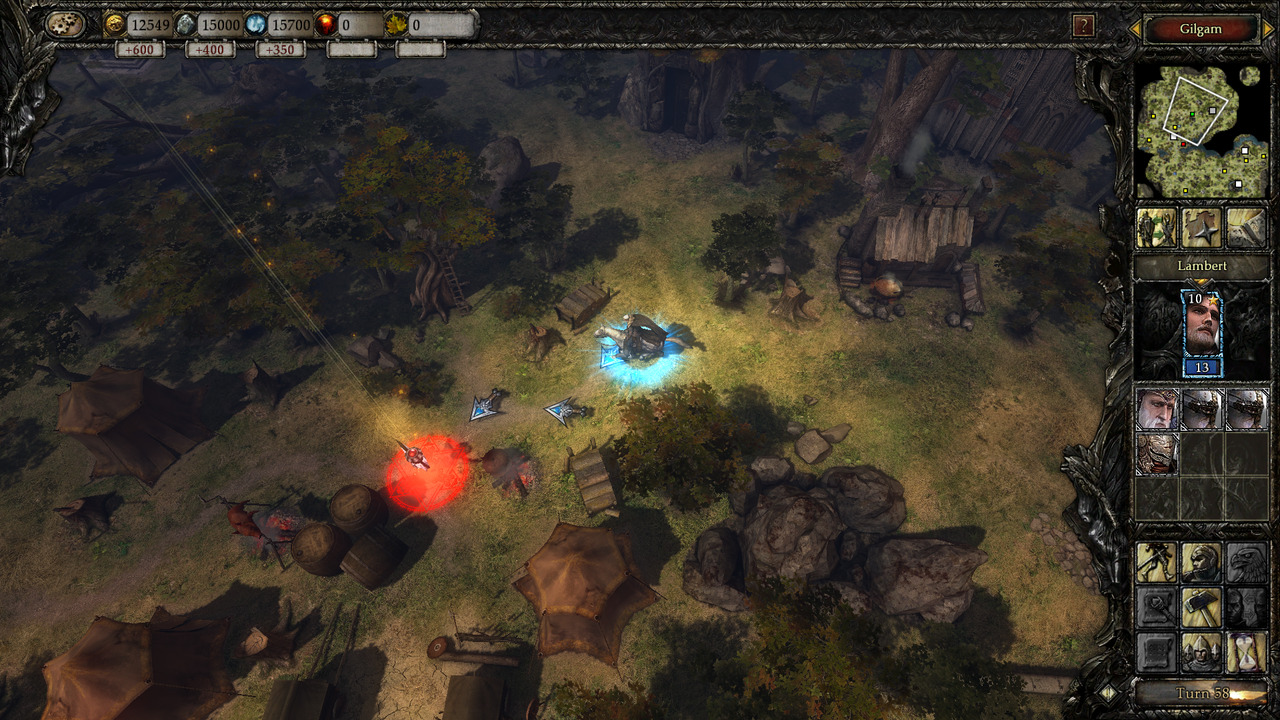Click the crossbow icon button

1156,563
